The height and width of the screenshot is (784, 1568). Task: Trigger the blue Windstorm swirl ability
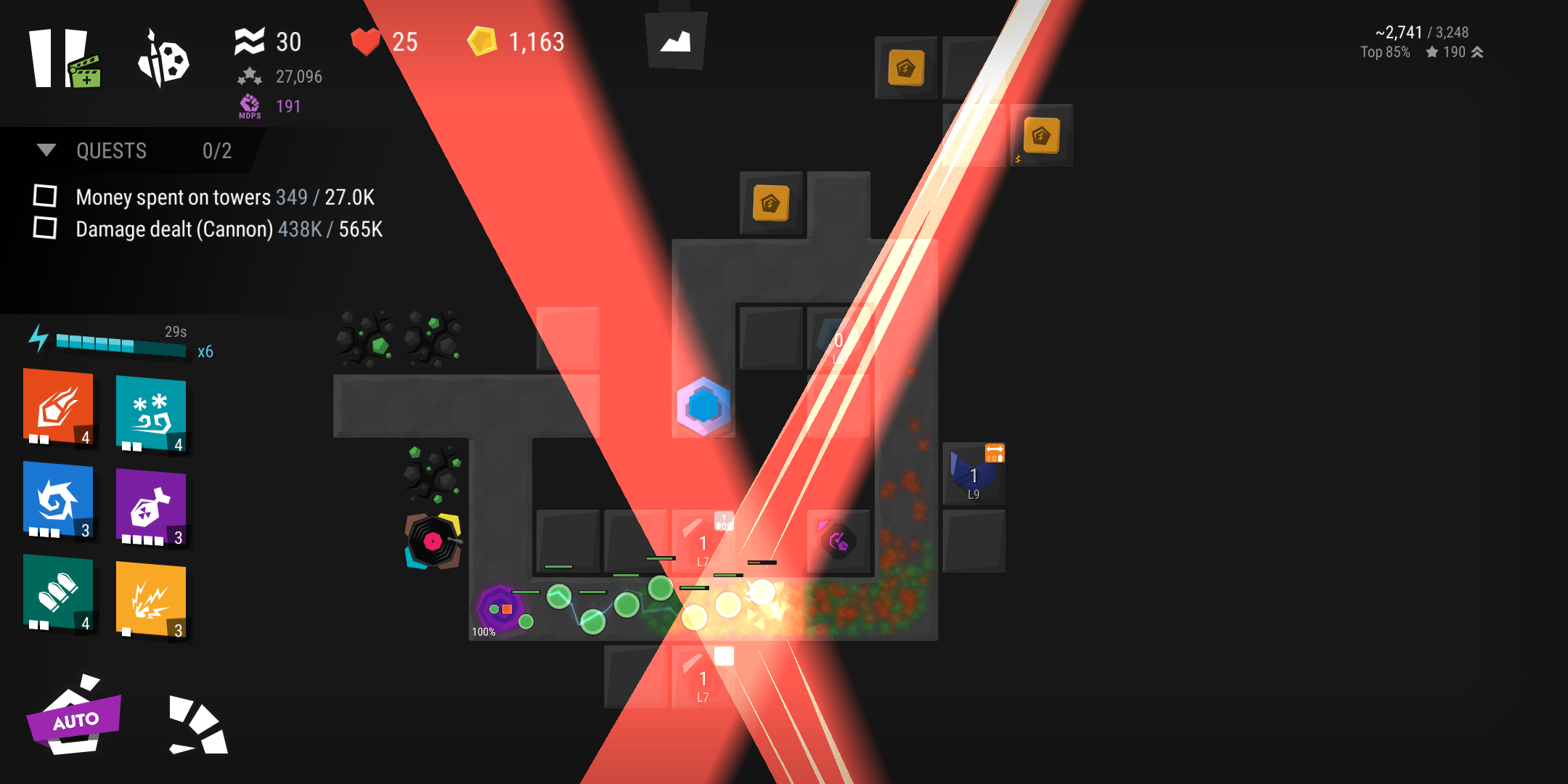click(58, 499)
